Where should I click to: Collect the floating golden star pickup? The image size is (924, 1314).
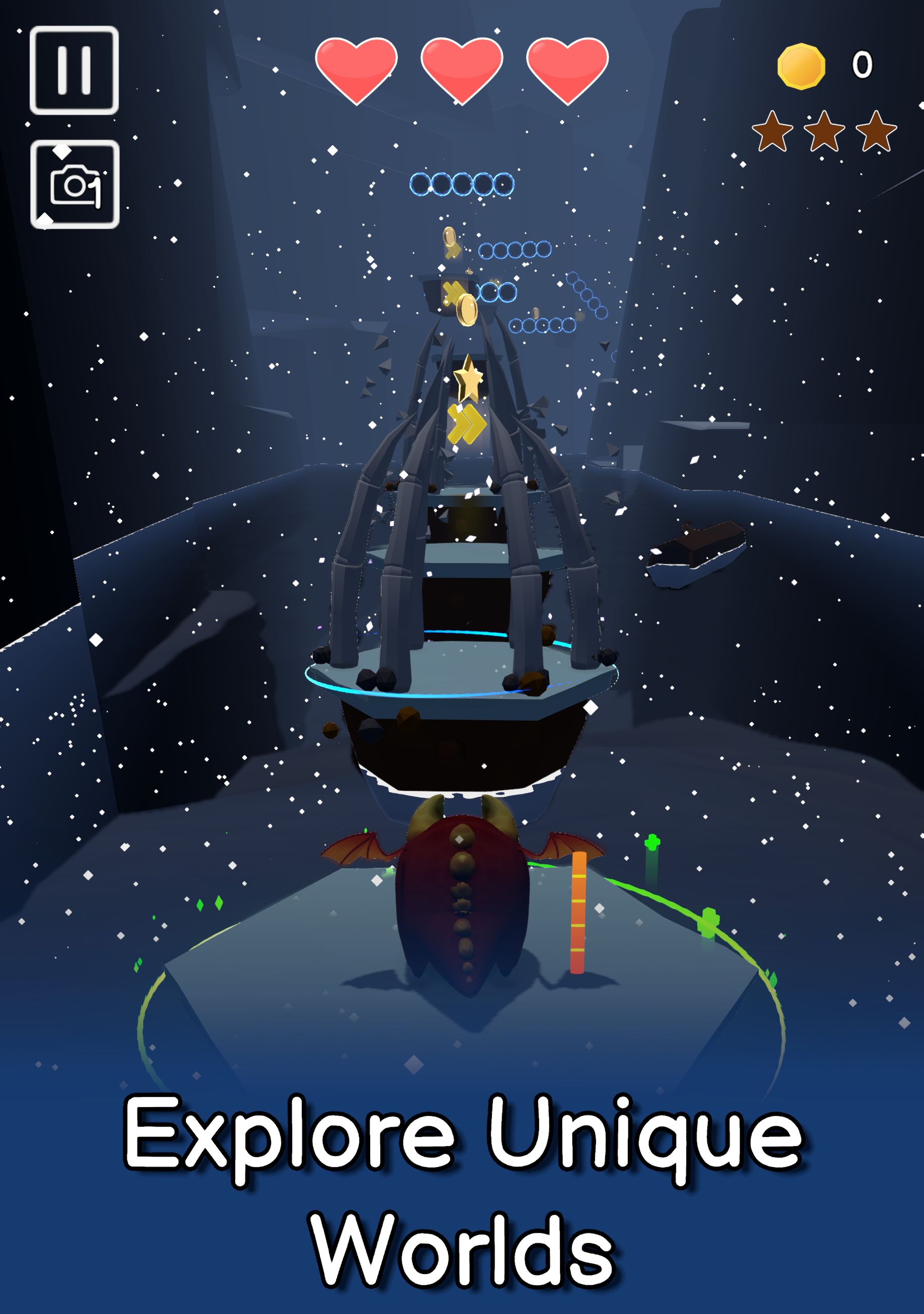click(x=468, y=378)
